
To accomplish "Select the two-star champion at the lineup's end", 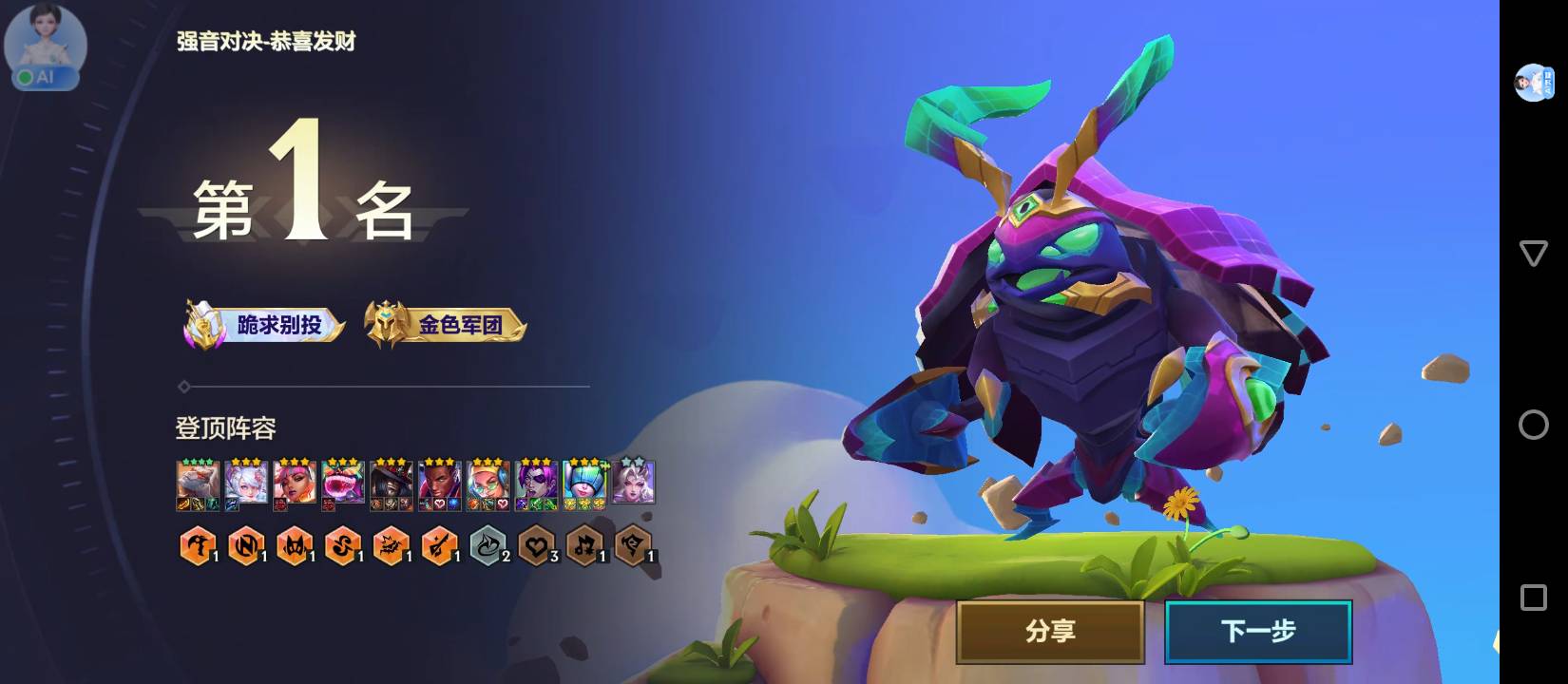I will [x=634, y=480].
